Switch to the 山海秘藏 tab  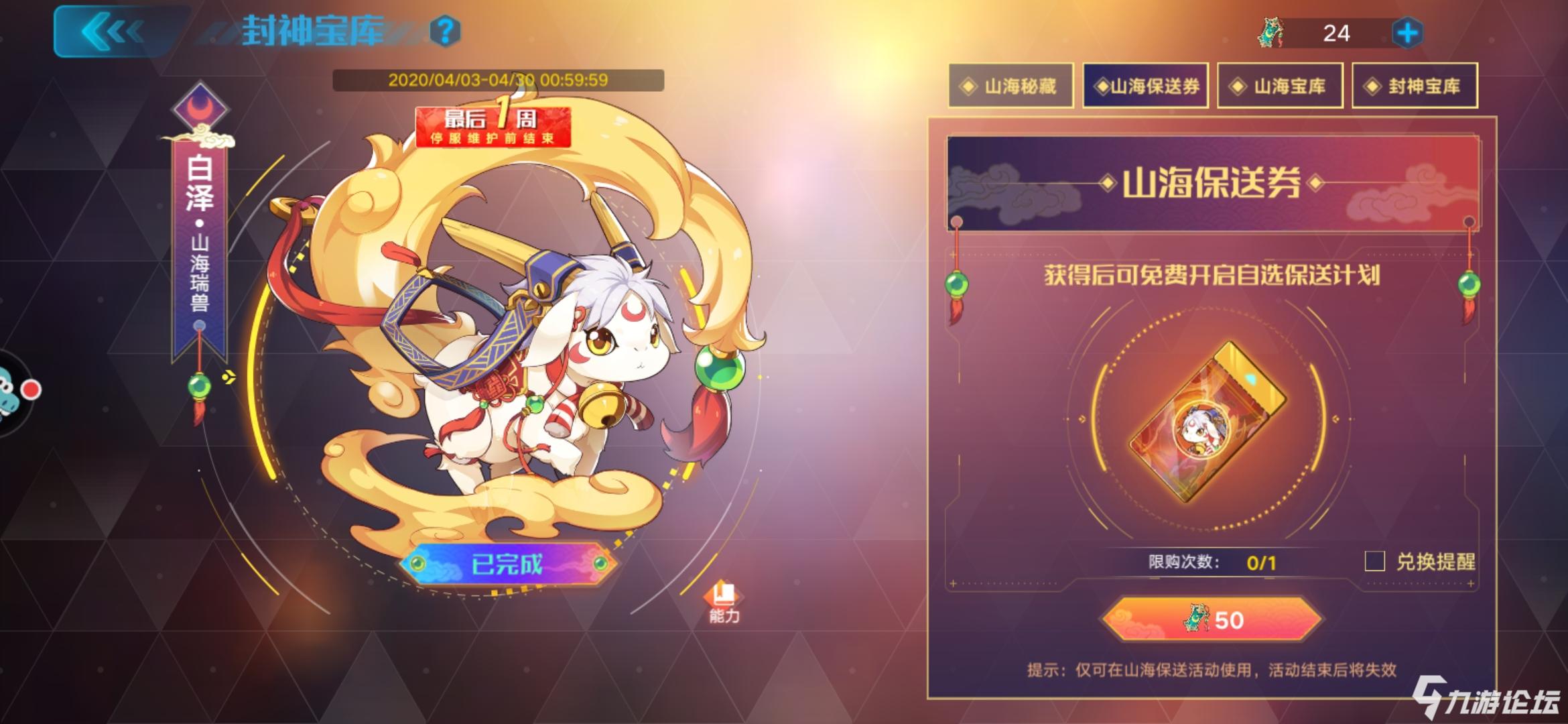coord(1010,86)
